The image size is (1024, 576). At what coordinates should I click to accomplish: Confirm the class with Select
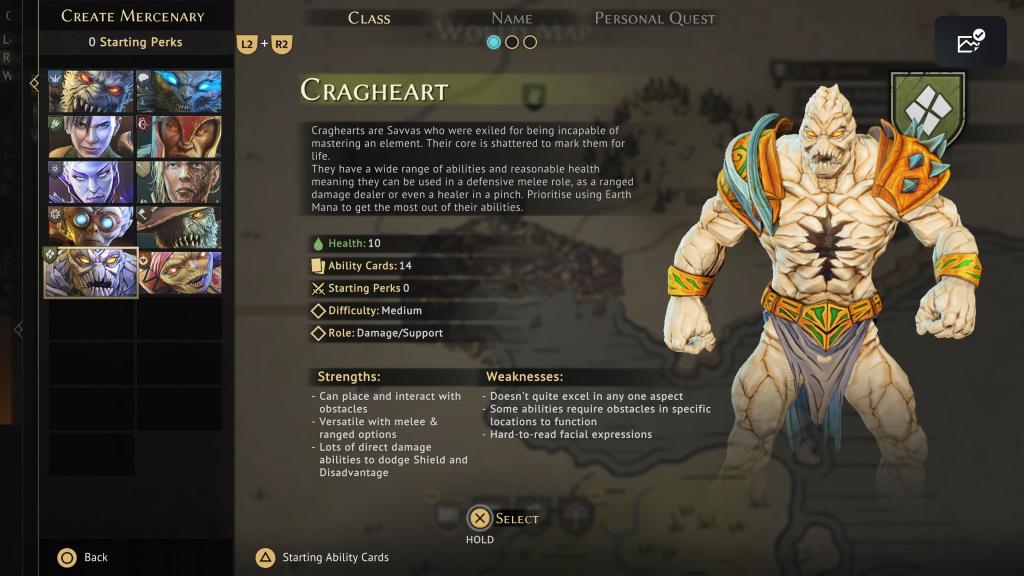(481, 518)
